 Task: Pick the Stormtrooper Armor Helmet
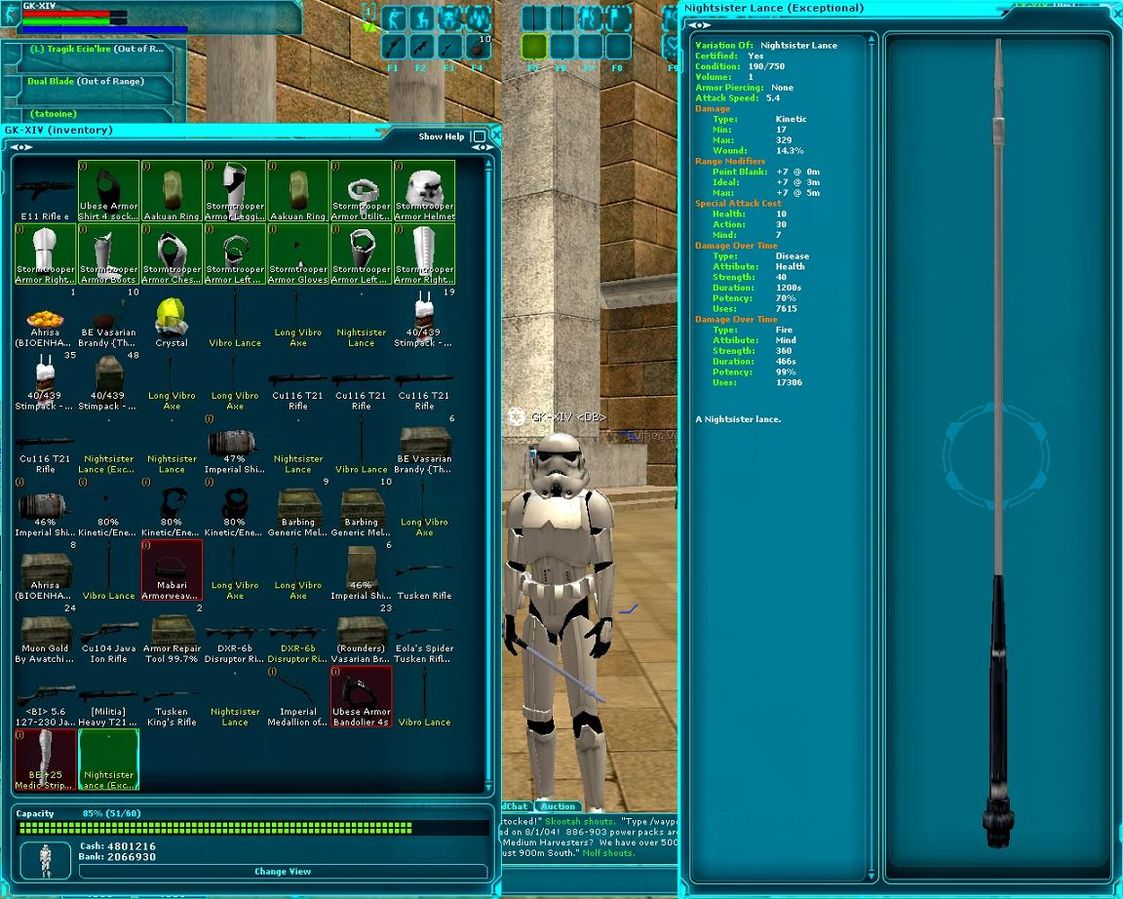(424, 191)
